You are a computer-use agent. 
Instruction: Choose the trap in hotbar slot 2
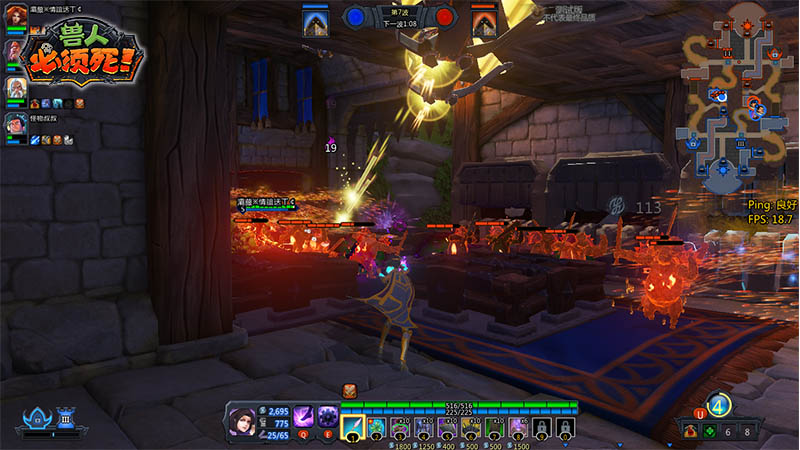[x=376, y=427]
